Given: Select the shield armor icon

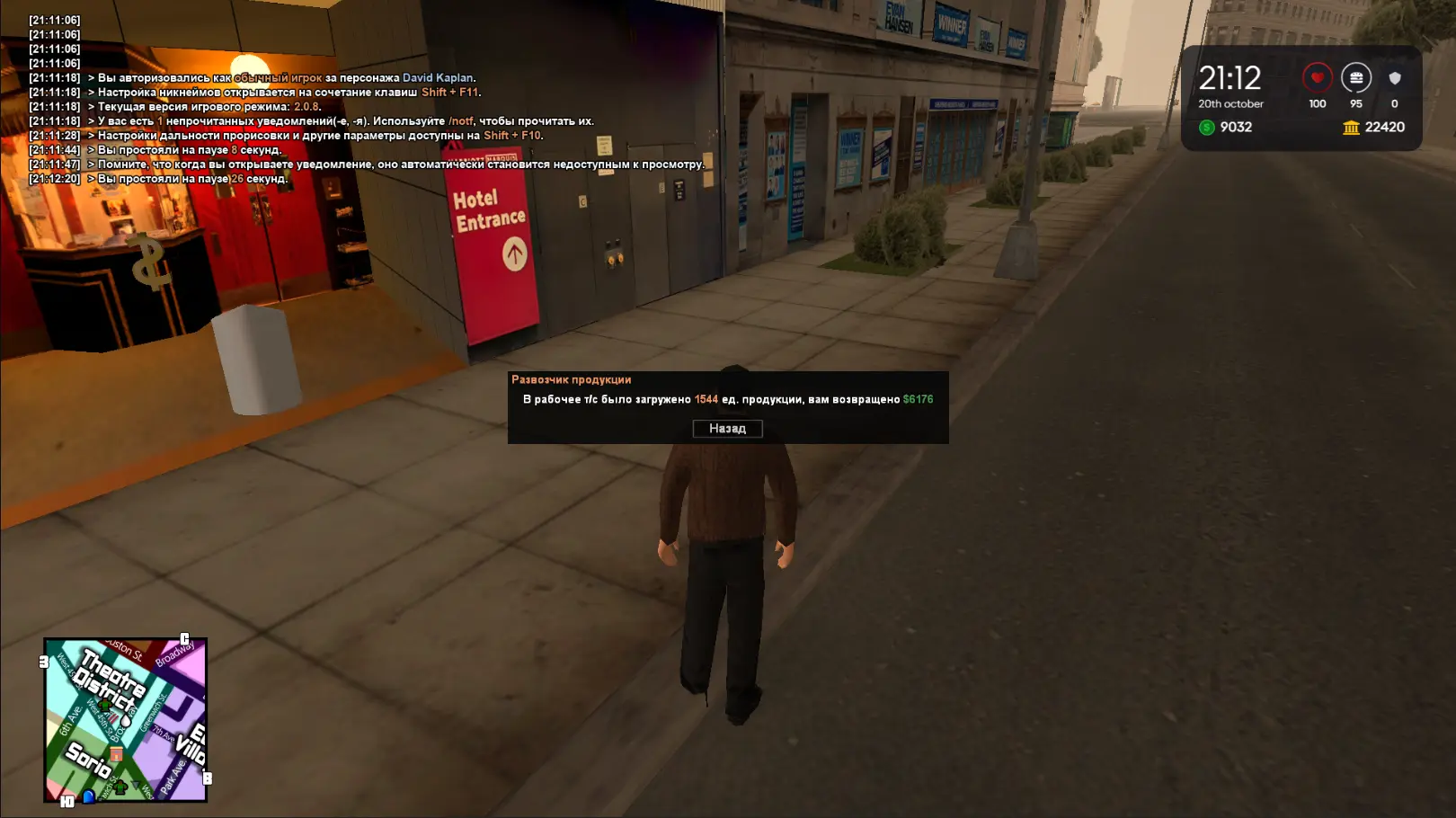Looking at the screenshot, I should 1394,78.
